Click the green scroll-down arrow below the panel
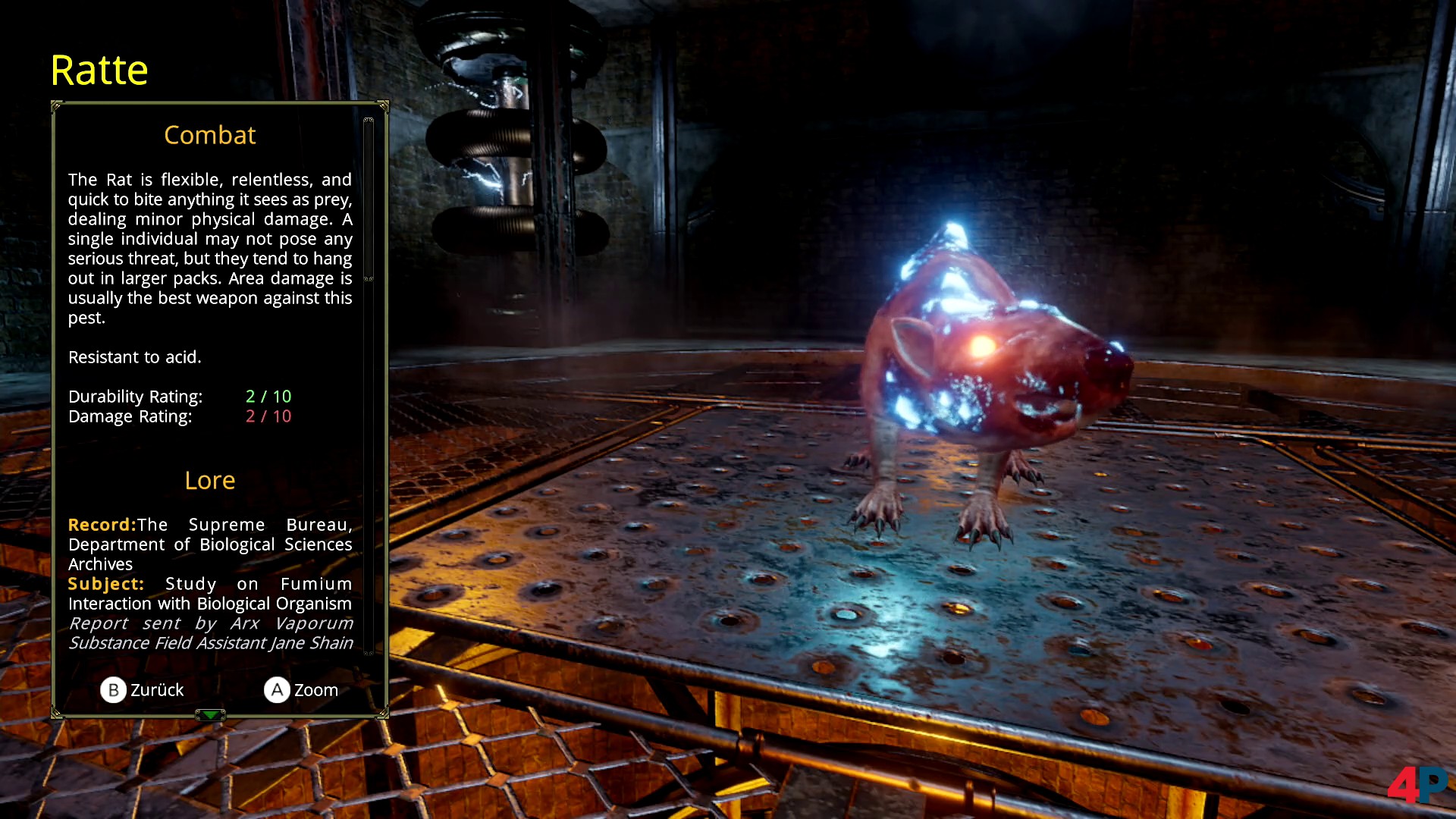1456x819 pixels. click(210, 714)
